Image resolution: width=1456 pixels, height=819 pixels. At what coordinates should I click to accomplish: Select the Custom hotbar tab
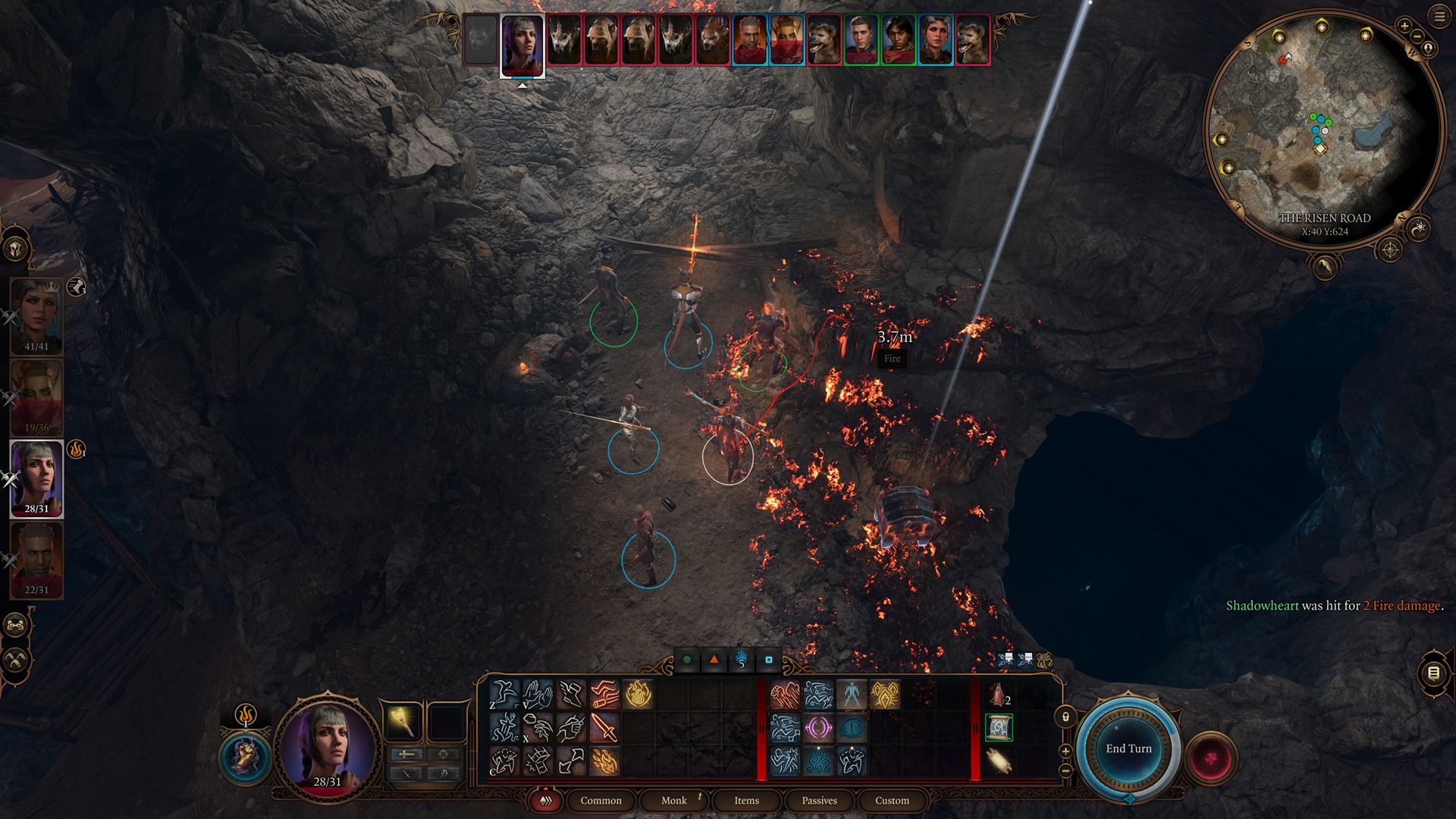[892, 800]
